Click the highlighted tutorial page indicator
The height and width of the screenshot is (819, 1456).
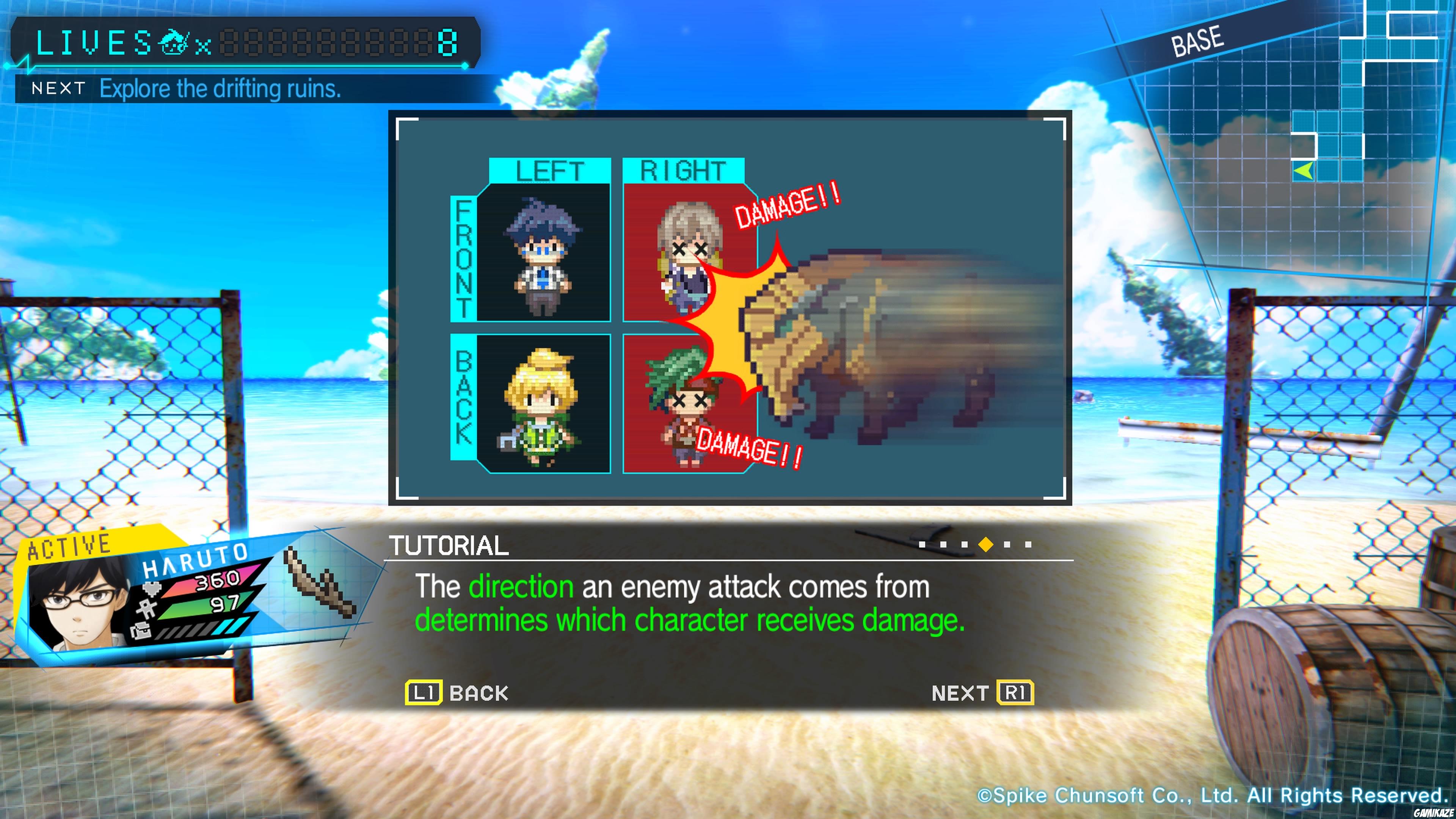click(986, 544)
